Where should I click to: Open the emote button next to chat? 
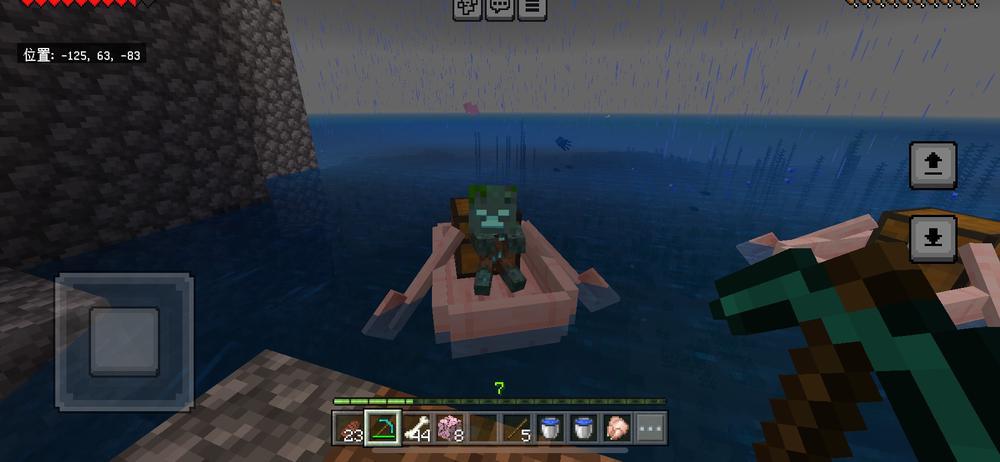click(x=467, y=9)
